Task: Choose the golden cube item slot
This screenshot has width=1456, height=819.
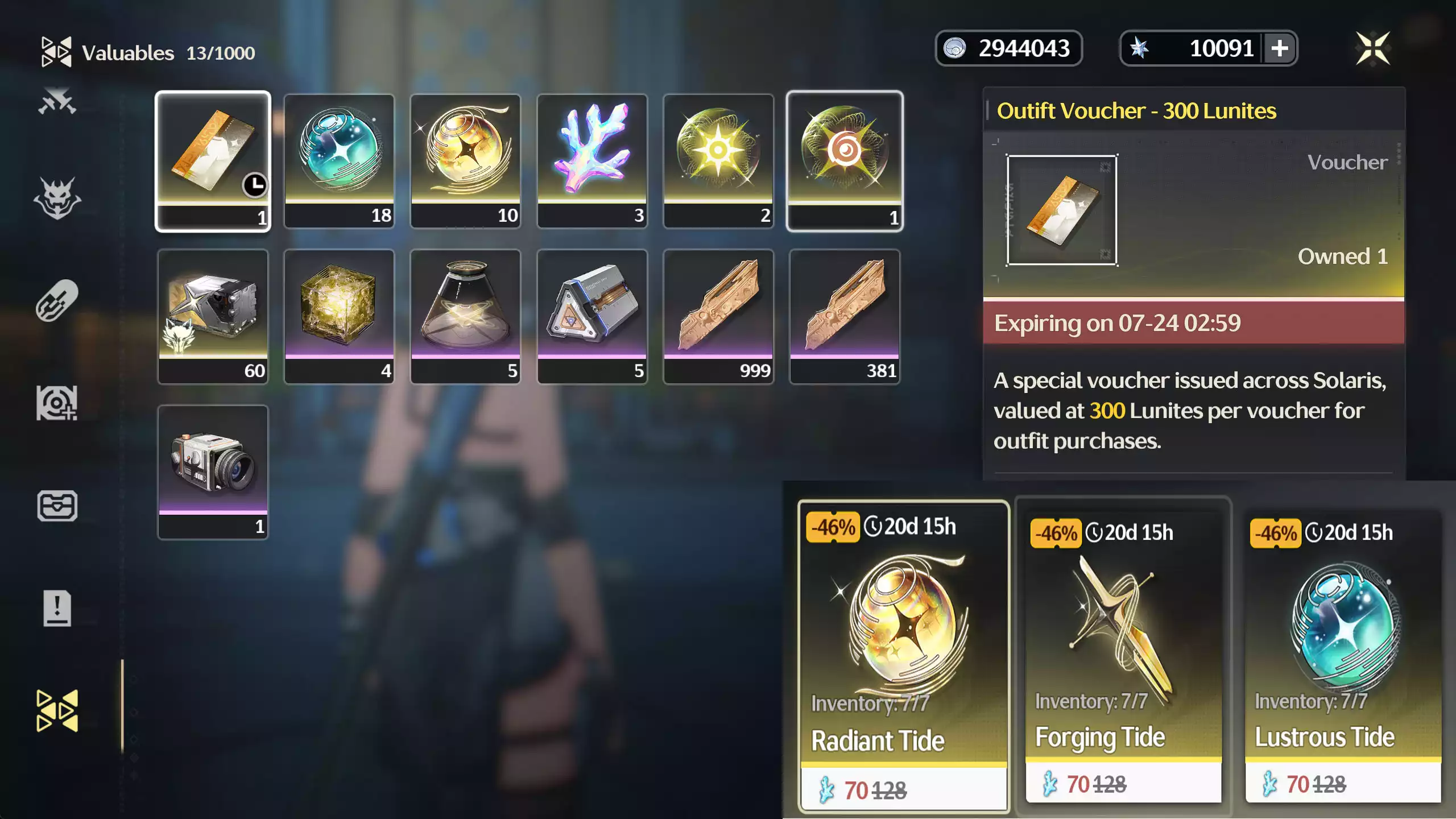Action: point(339,316)
